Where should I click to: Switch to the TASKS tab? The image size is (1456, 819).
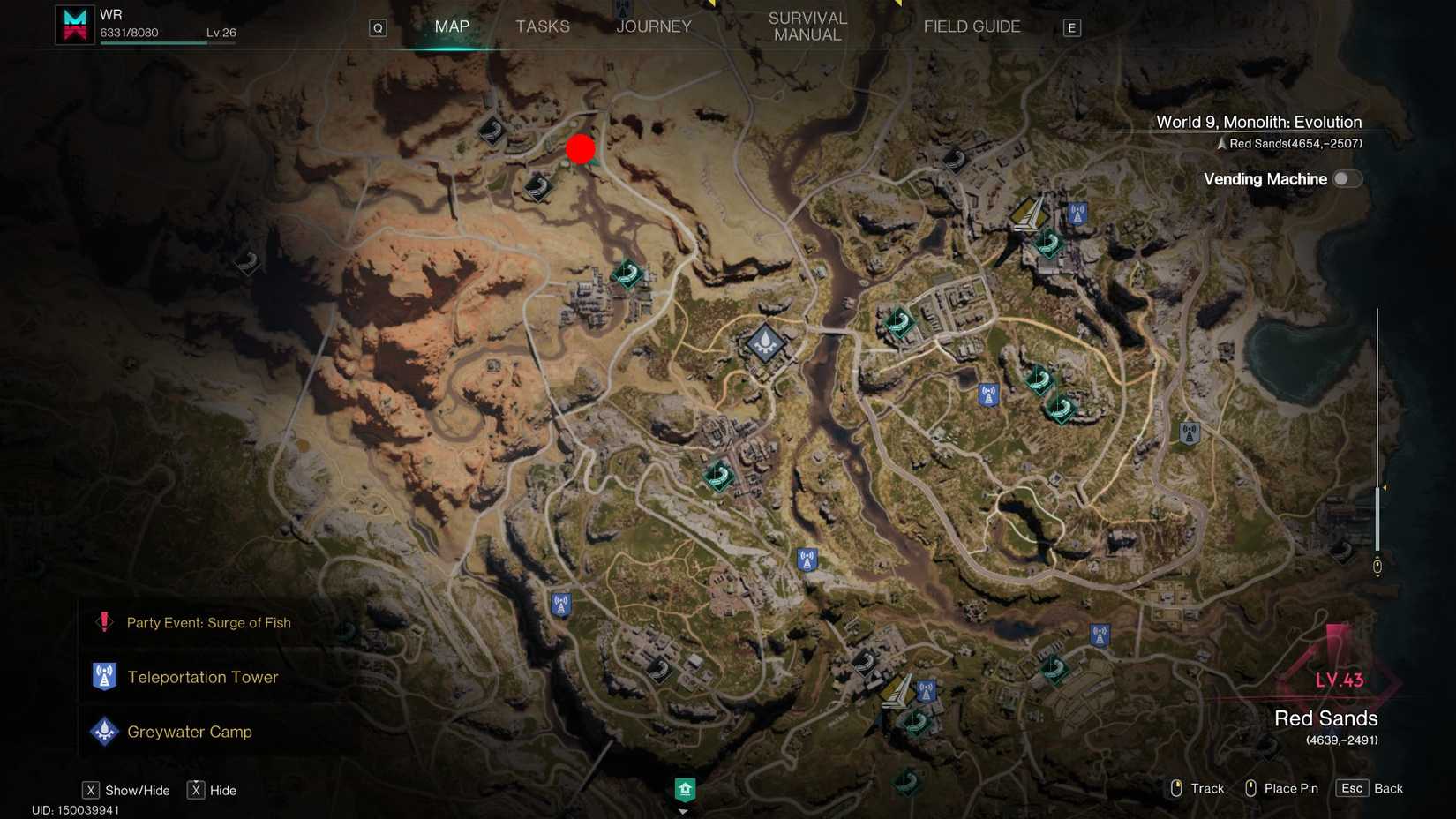[542, 26]
